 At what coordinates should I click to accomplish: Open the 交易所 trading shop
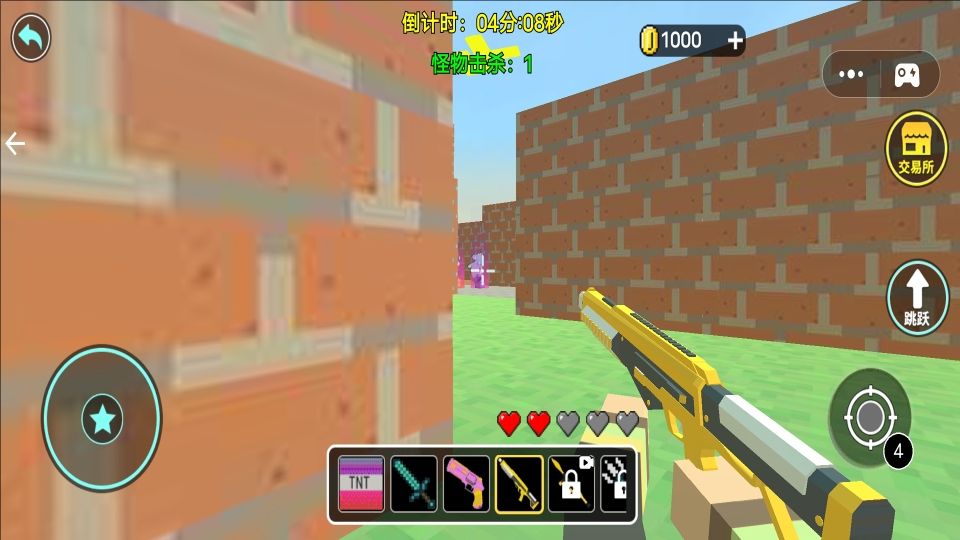click(916, 149)
